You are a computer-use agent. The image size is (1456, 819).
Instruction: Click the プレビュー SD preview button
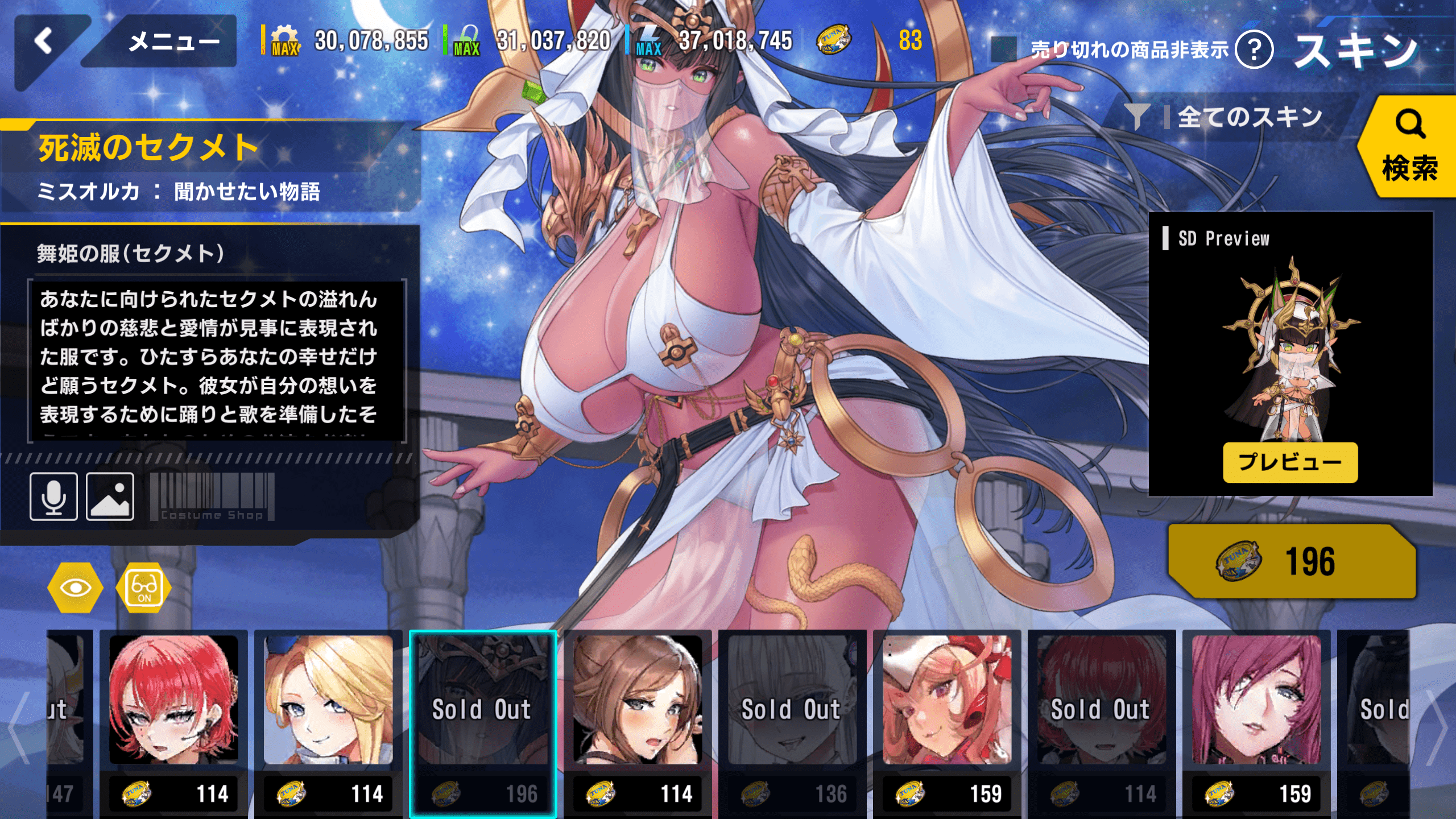pos(1290,462)
